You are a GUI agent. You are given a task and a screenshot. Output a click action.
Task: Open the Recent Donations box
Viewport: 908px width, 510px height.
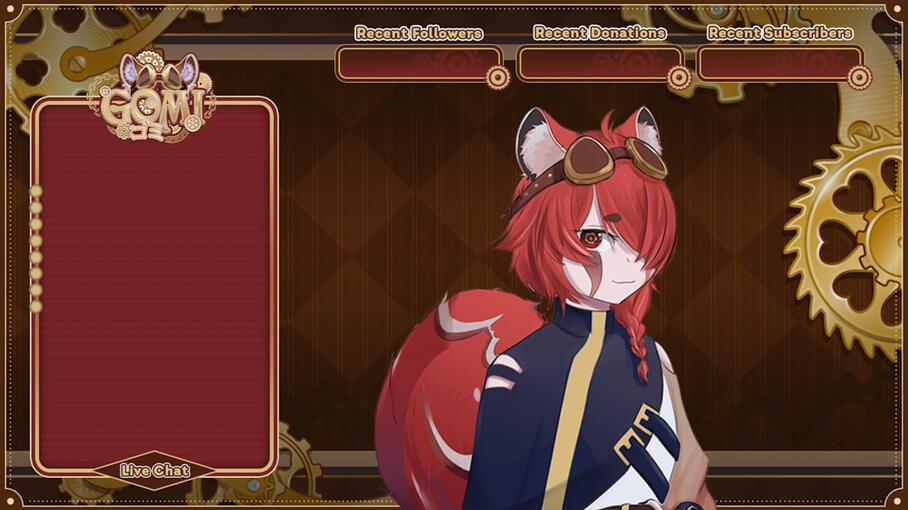point(599,64)
